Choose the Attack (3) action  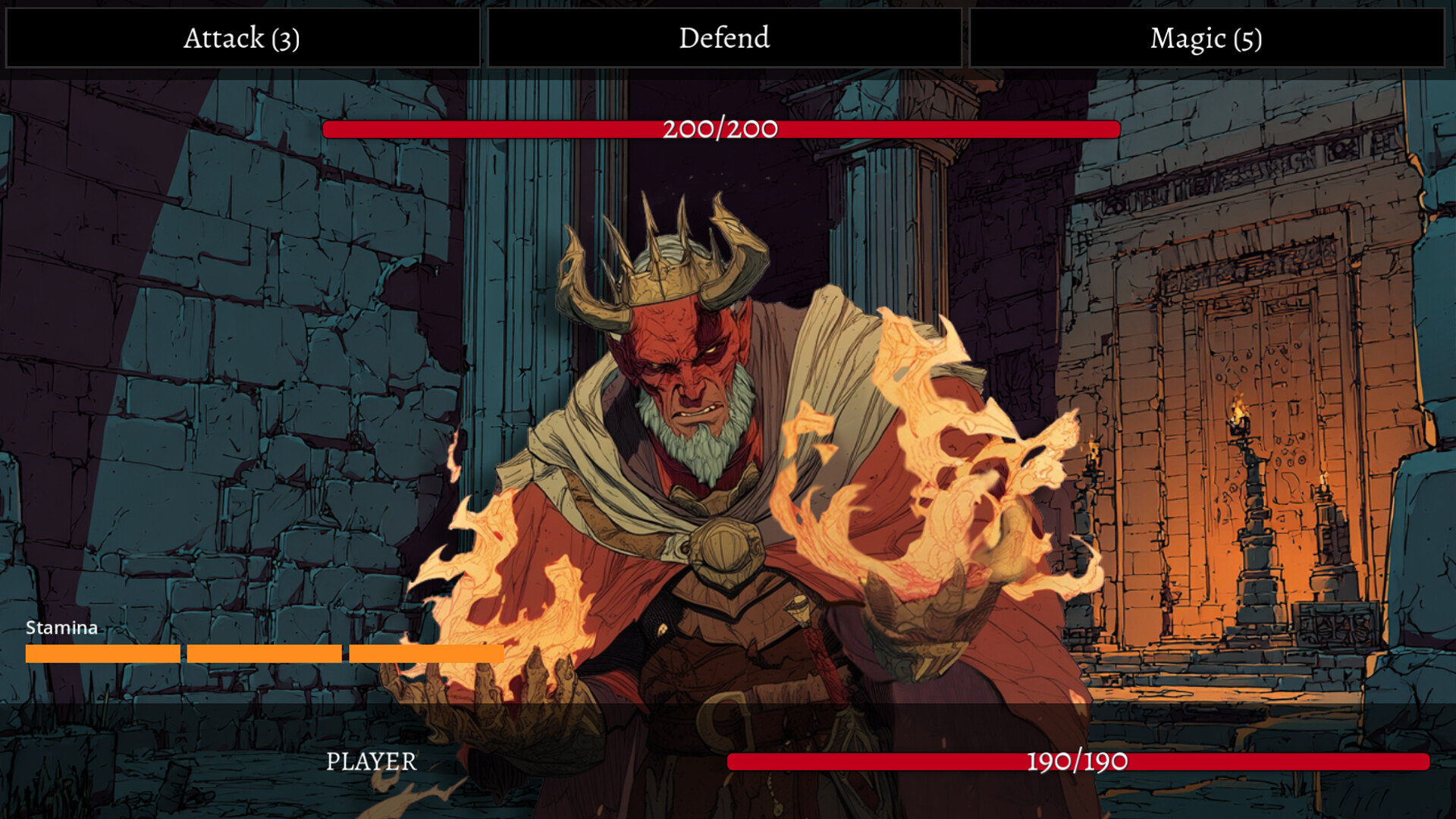242,38
